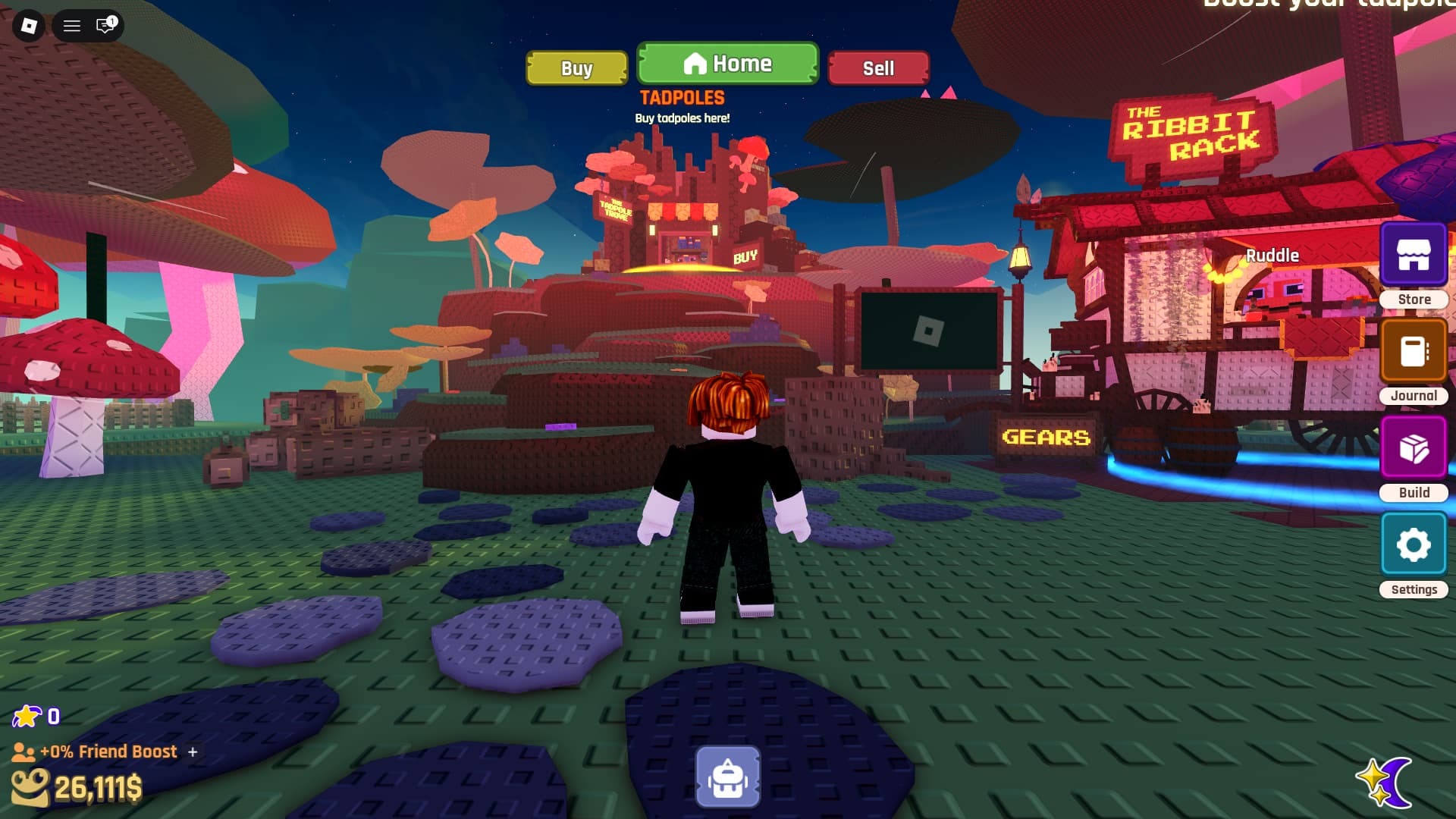Open the chat notifications icon

point(105,26)
